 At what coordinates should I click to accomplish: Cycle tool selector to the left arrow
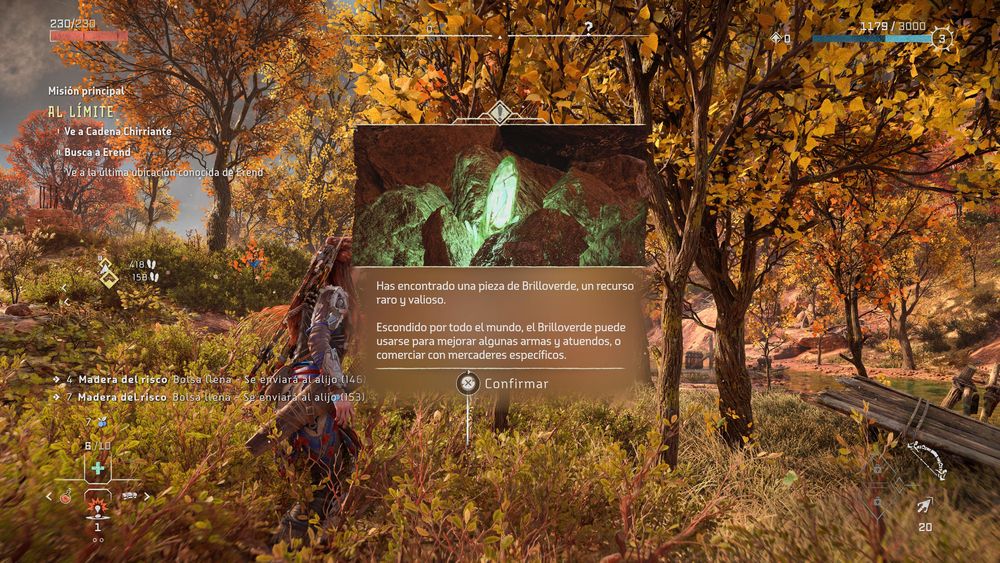pos(49,496)
